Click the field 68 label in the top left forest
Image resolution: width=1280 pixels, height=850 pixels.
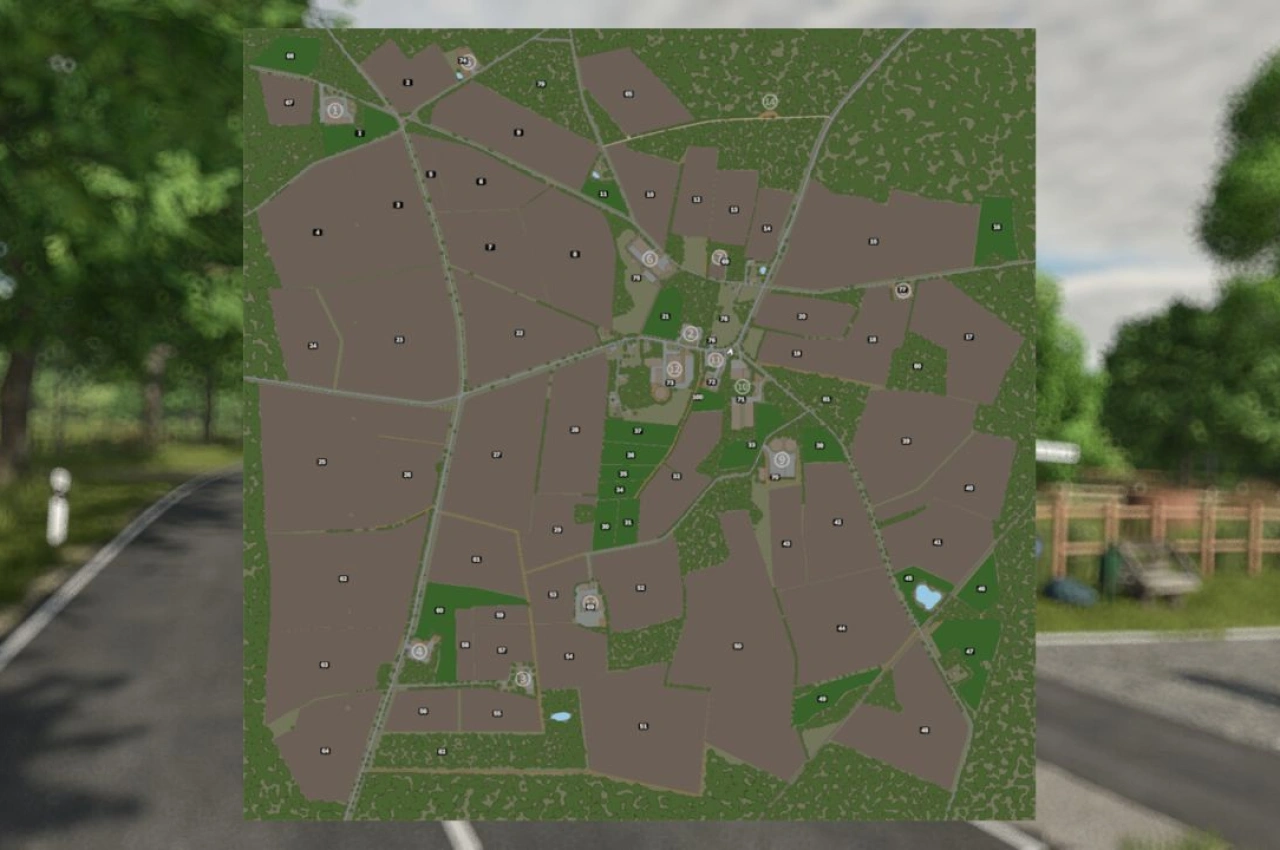coord(290,57)
